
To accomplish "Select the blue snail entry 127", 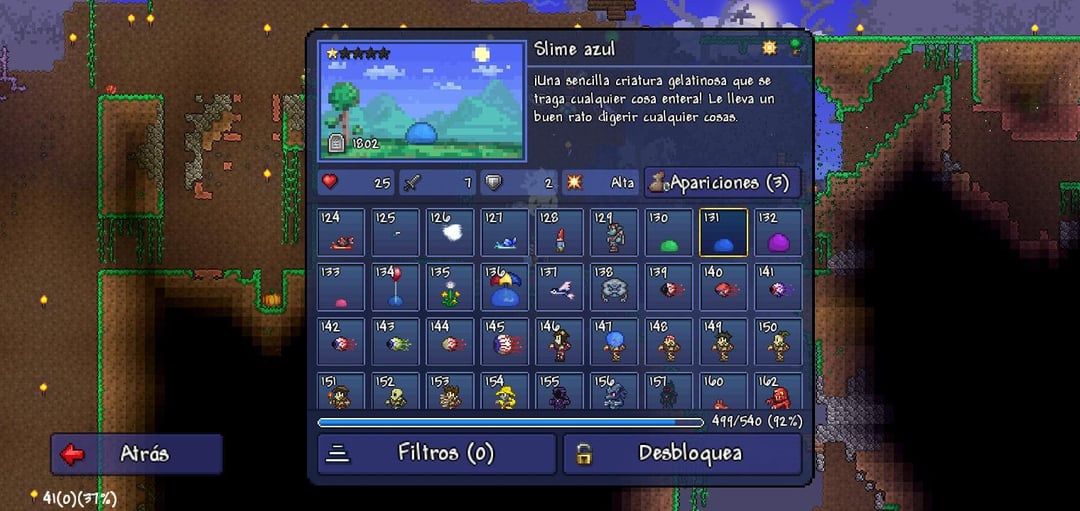I will coord(505,233).
